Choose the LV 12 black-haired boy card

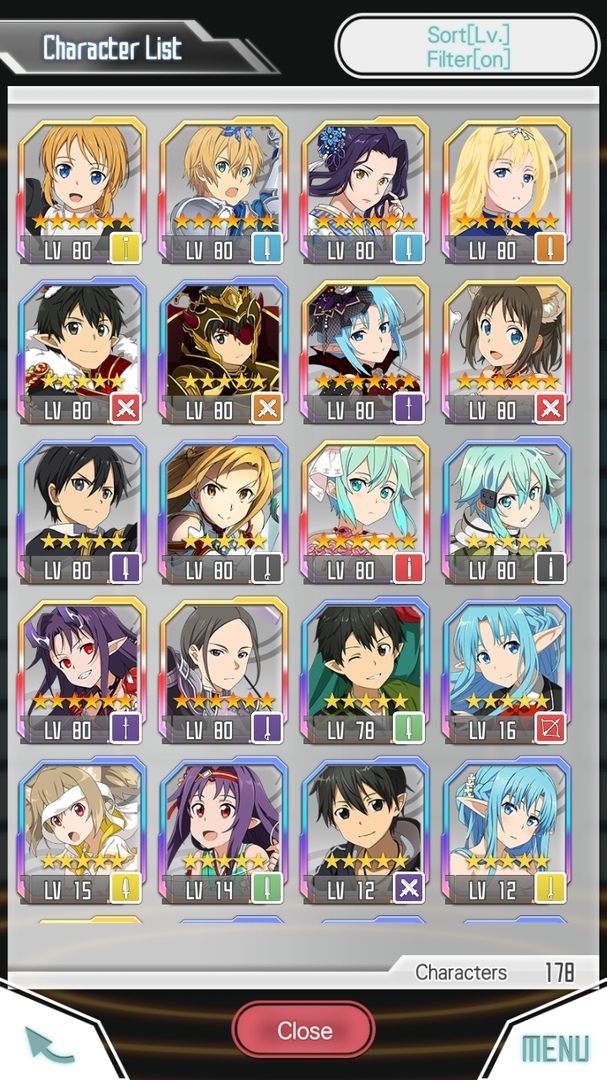click(x=365, y=832)
